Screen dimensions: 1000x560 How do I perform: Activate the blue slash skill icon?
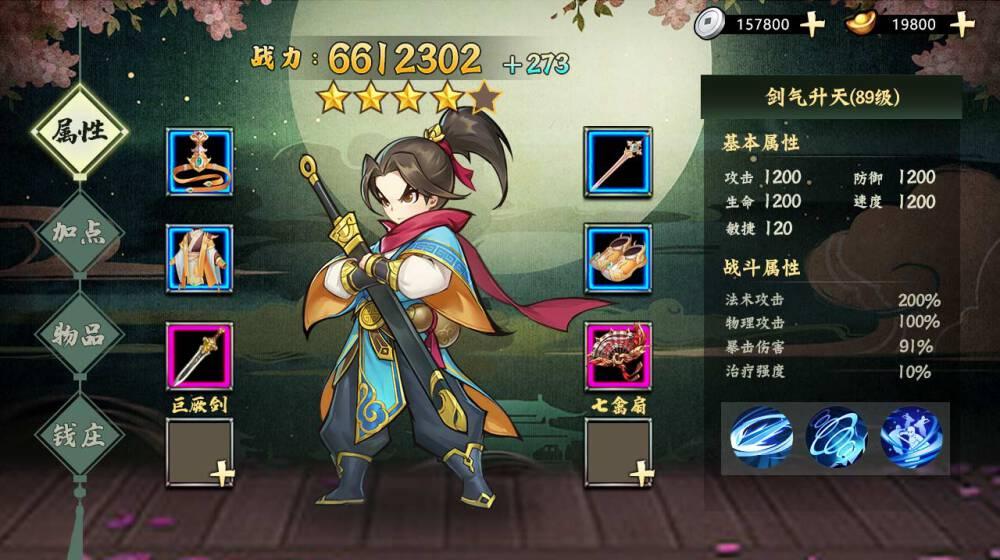pyautogui.click(x=761, y=436)
